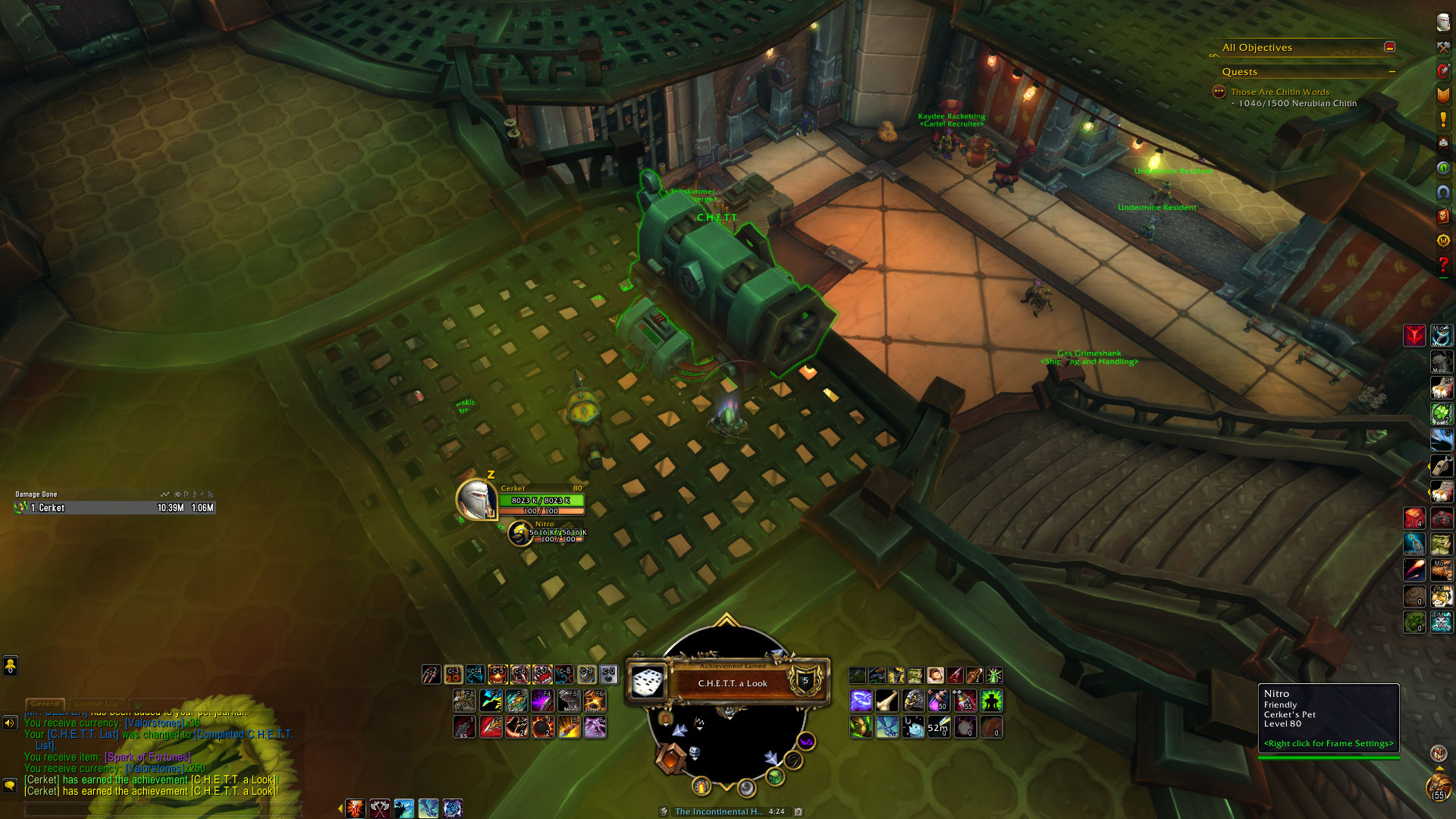Click the C.H.E.T.T. a Look achievement banner
Screen dimensions: 1456x819
tap(732, 682)
